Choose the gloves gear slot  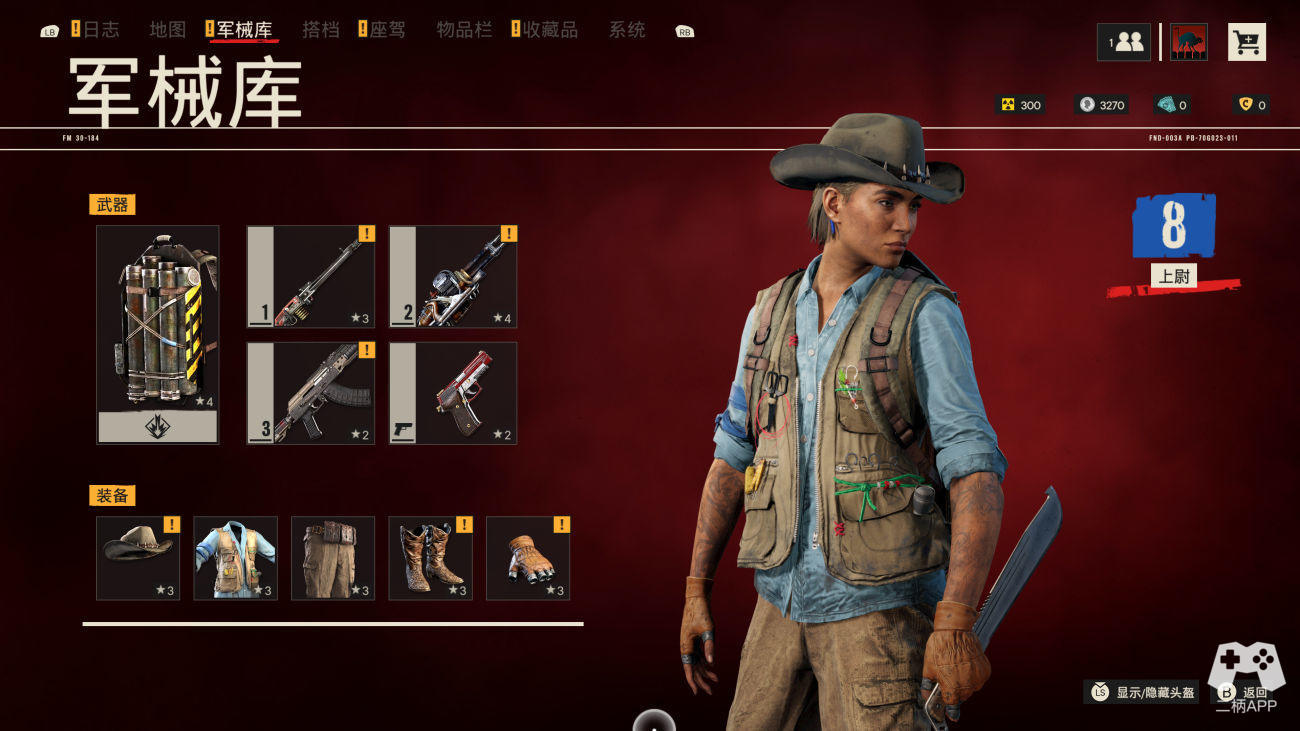(x=528, y=558)
